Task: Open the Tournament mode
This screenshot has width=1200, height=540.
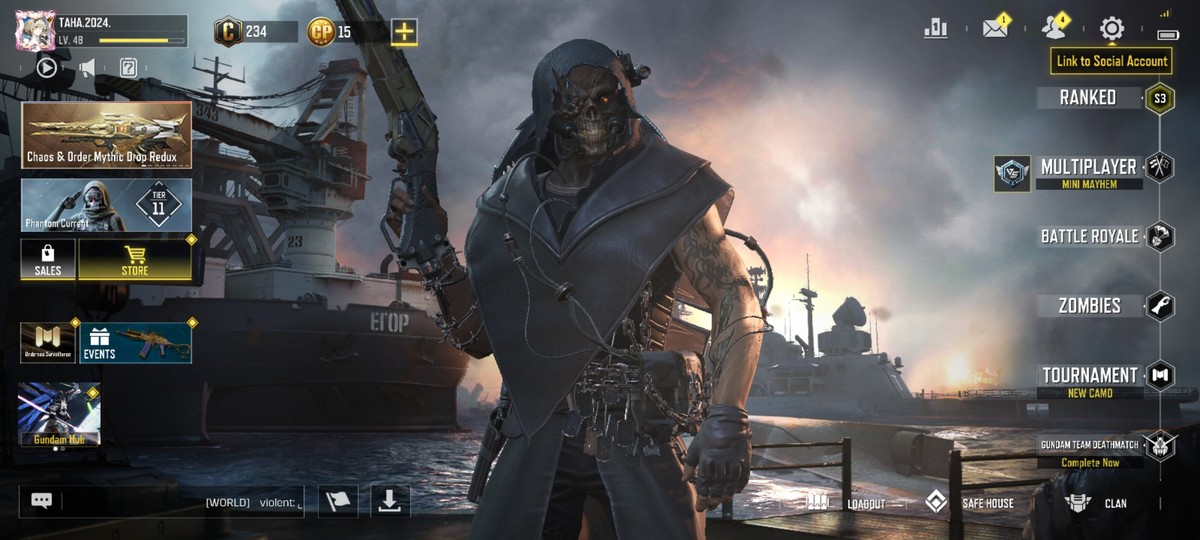Action: tap(1090, 378)
